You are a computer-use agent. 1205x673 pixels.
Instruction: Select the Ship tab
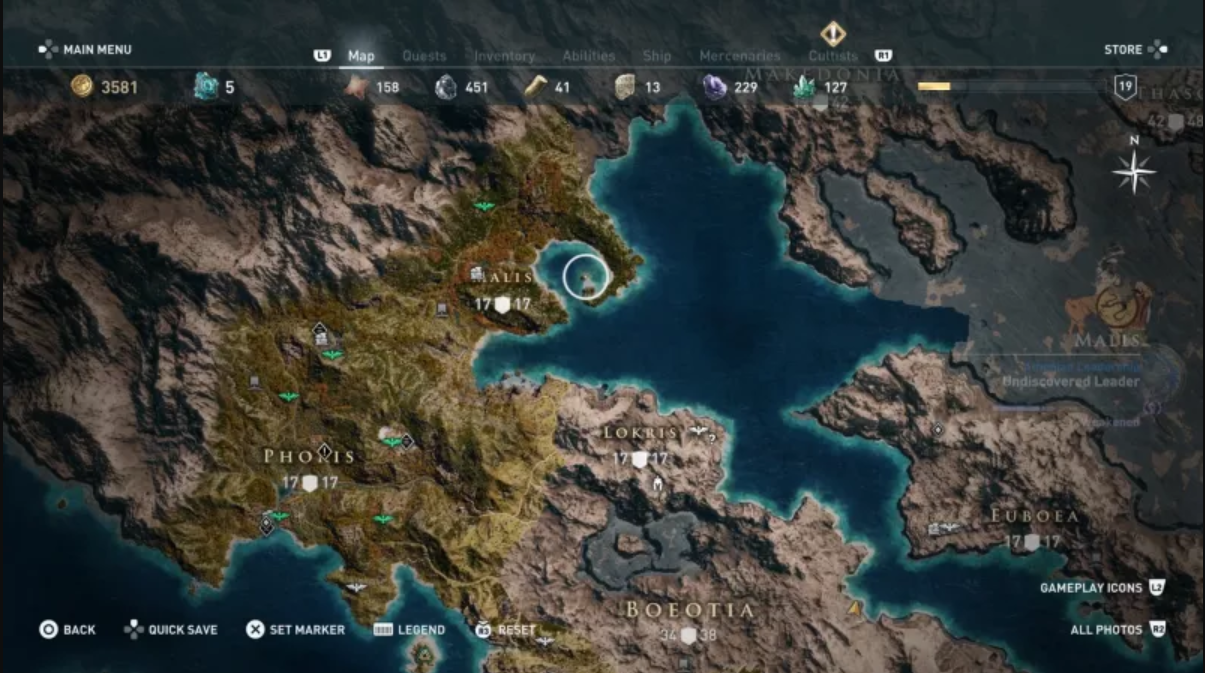click(x=657, y=56)
